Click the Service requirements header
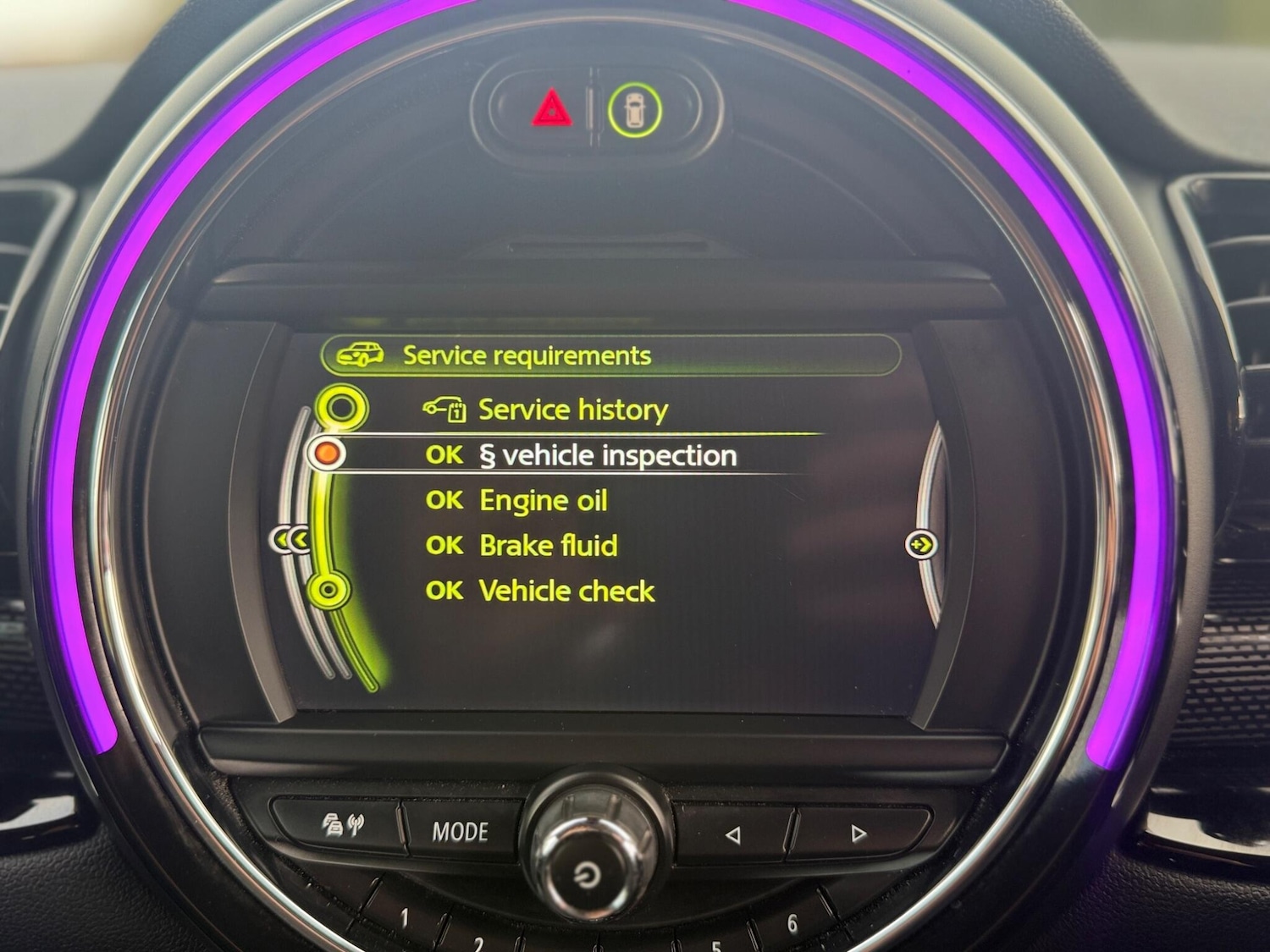 [x=526, y=355]
